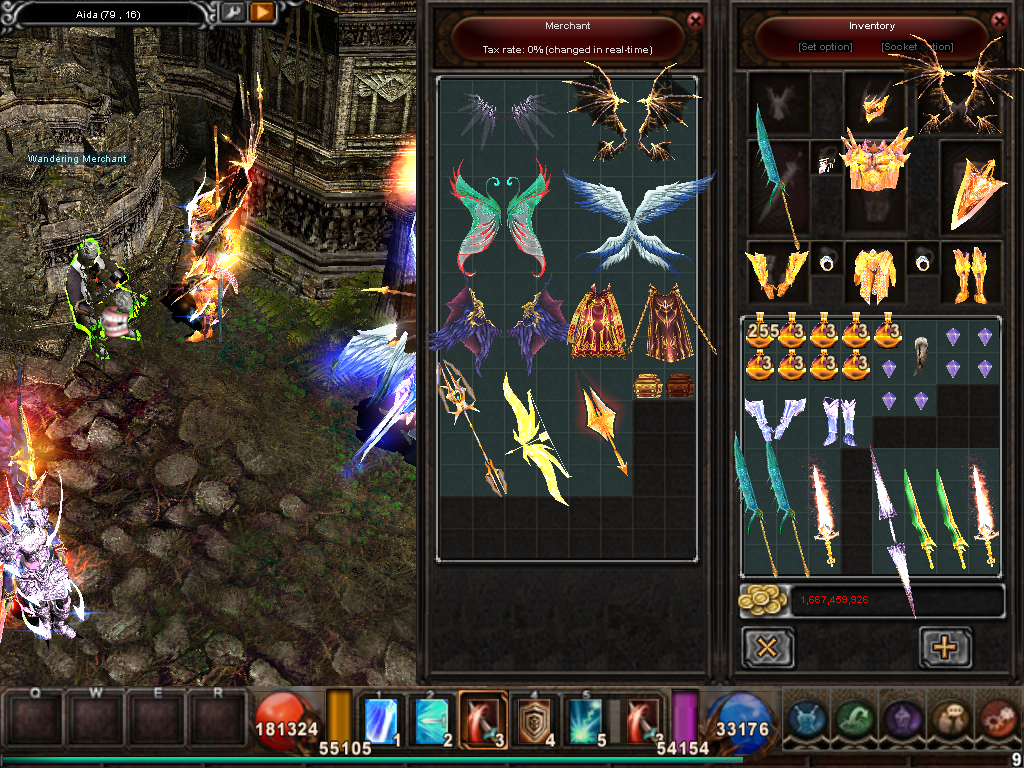The width and height of the screenshot is (1024, 768).
Task: Click the plus button at inventory bottom
Action: click(944, 648)
